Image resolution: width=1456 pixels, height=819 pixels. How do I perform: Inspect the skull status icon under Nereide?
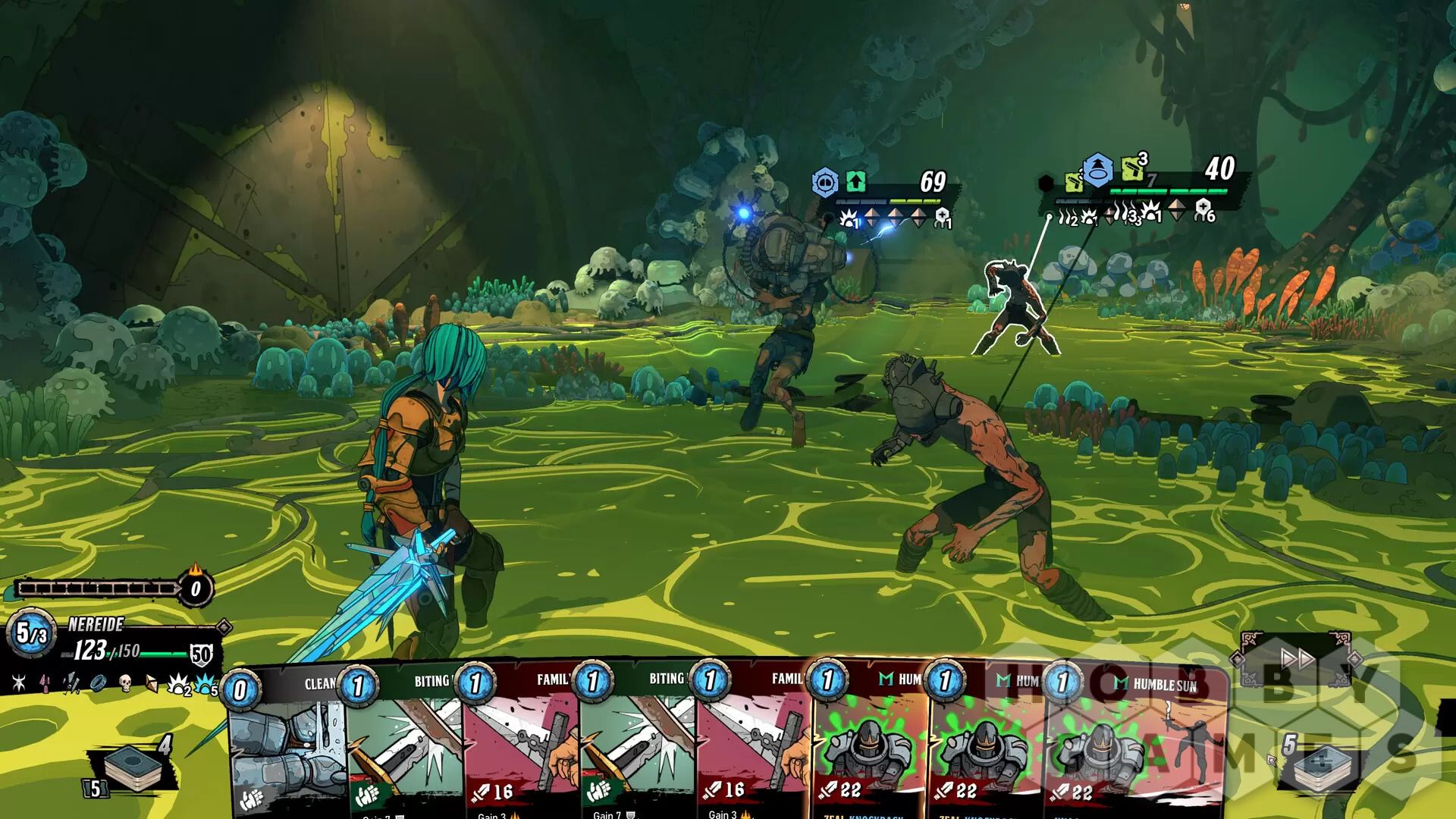126,685
